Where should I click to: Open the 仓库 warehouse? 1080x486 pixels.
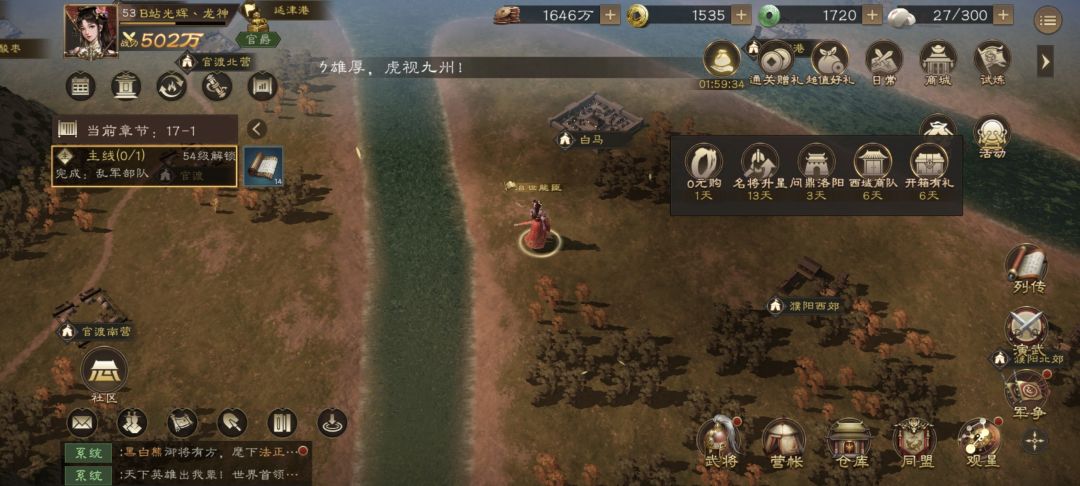(x=851, y=442)
